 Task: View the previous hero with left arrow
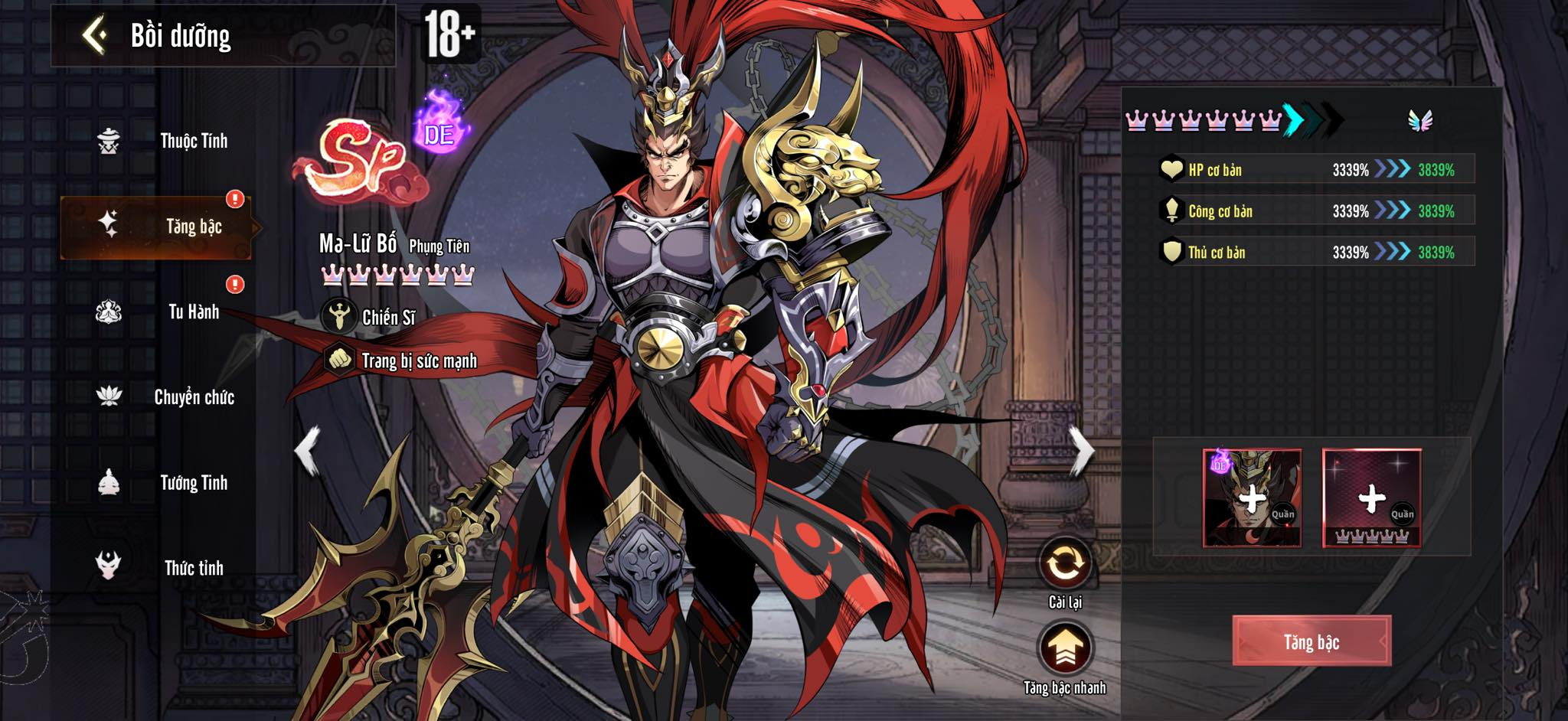click(x=308, y=452)
